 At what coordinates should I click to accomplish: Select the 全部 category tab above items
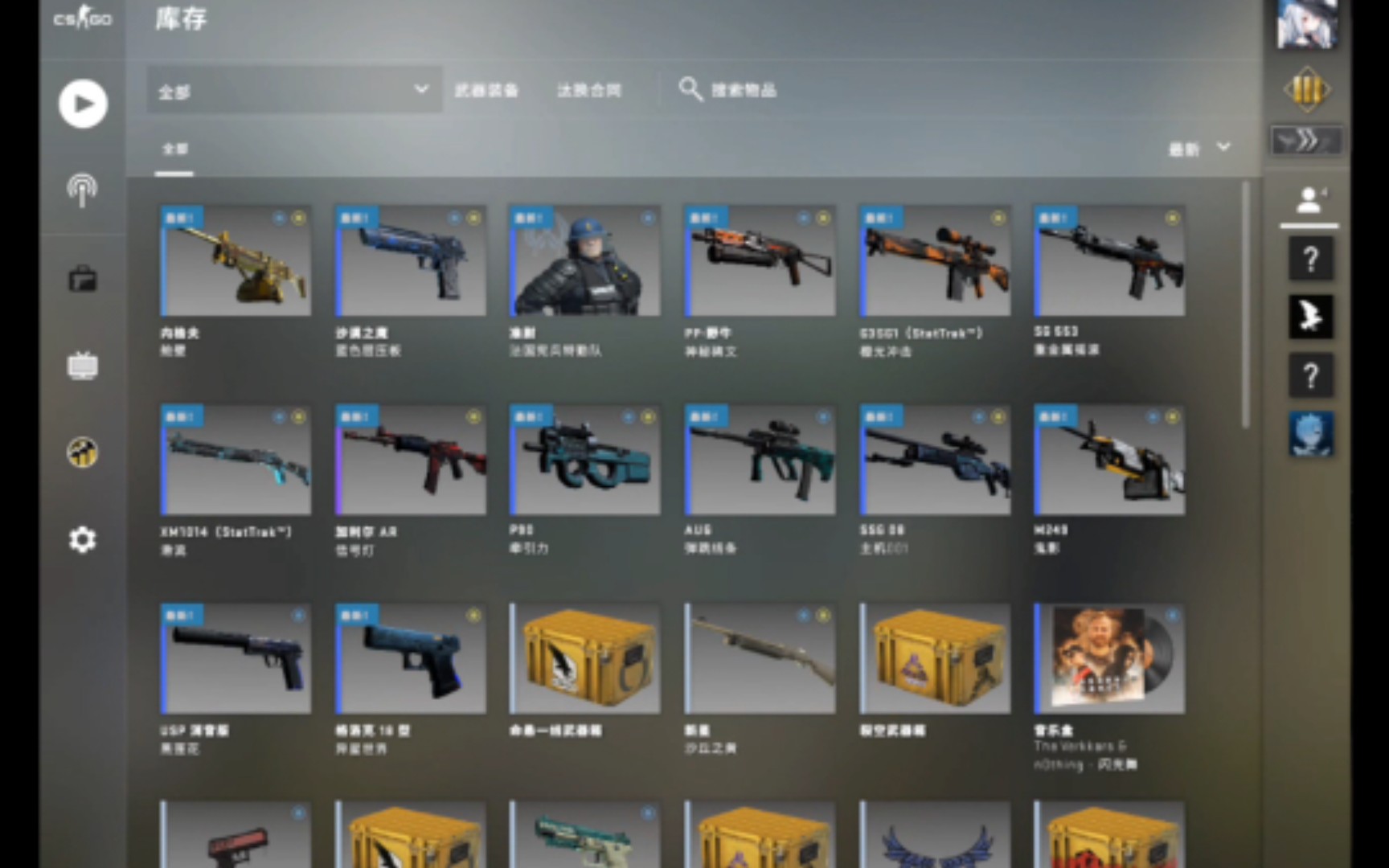175,149
